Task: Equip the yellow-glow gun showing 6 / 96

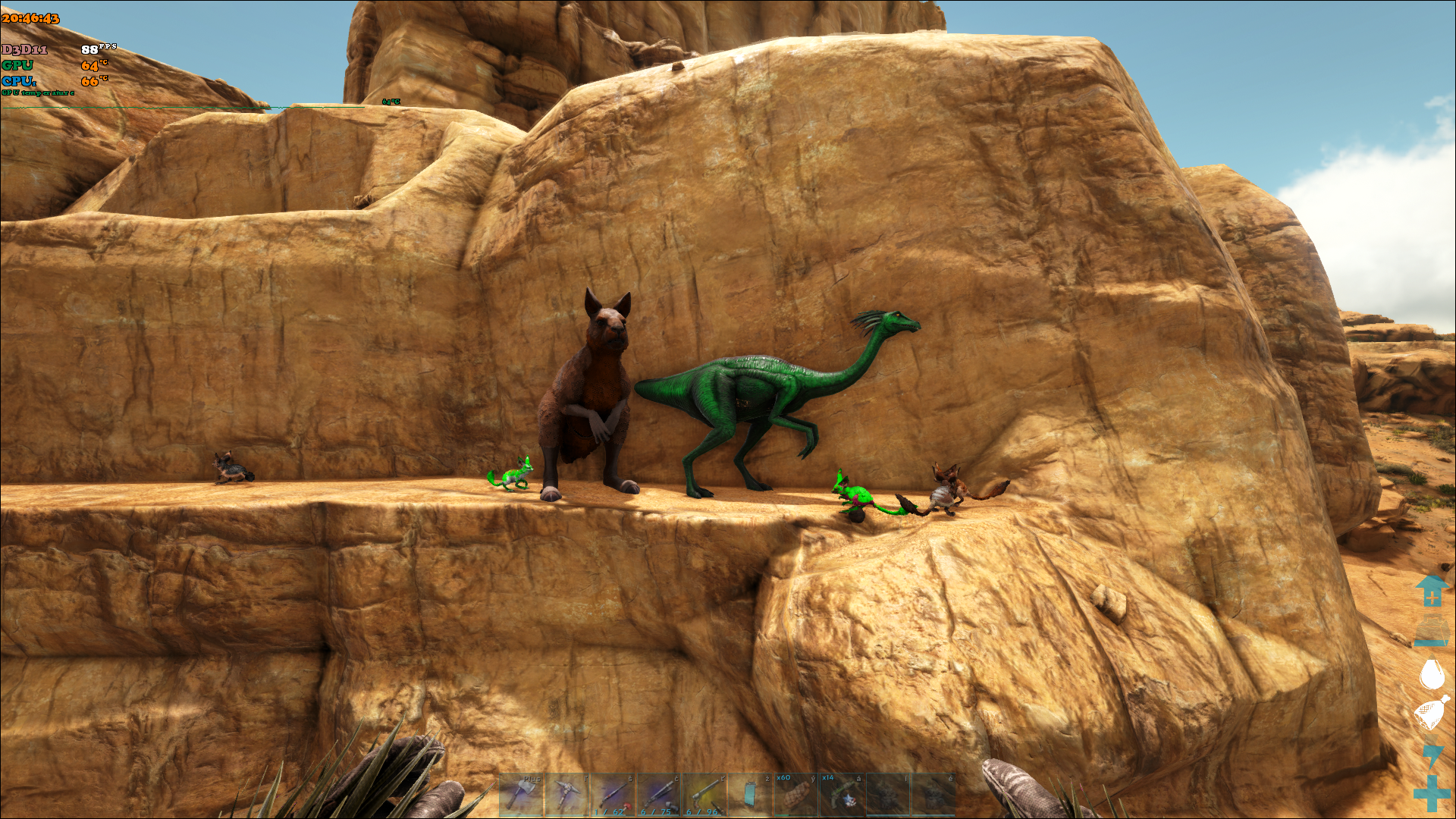Action: point(704,795)
